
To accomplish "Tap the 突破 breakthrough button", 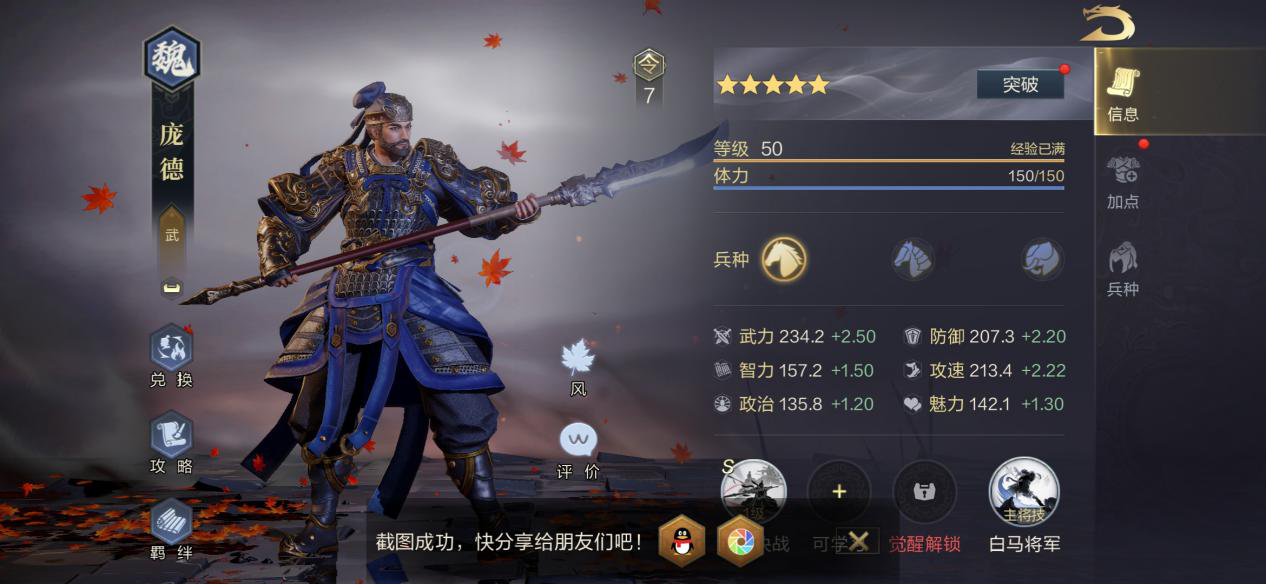I will pyautogui.click(x=1020, y=85).
